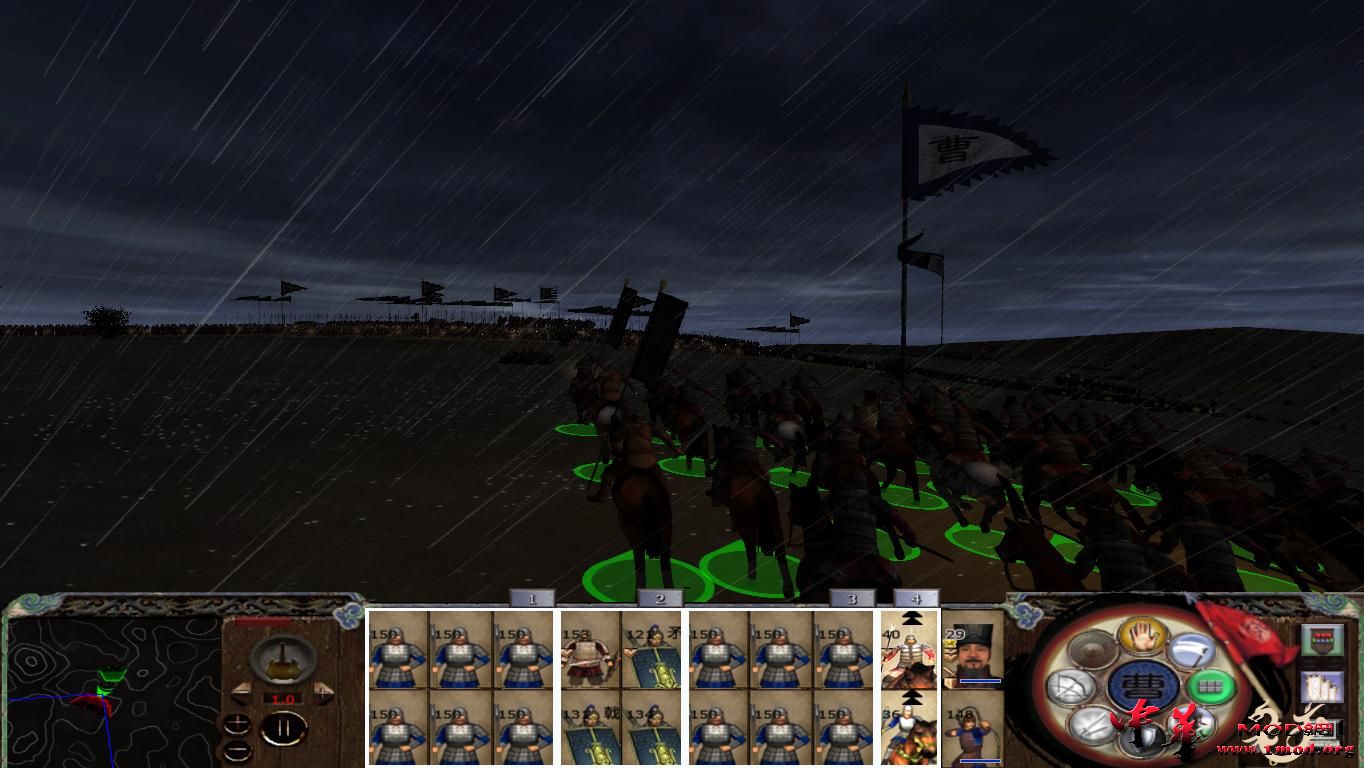Select unit group tab 4
This screenshot has height=768, width=1364.
pyautogui.click(x=915, y=600)
